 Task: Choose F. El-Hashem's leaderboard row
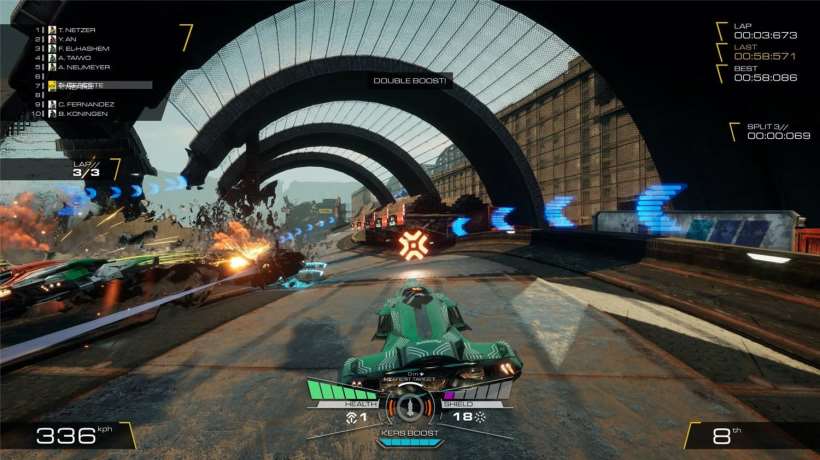pos(83,48)
